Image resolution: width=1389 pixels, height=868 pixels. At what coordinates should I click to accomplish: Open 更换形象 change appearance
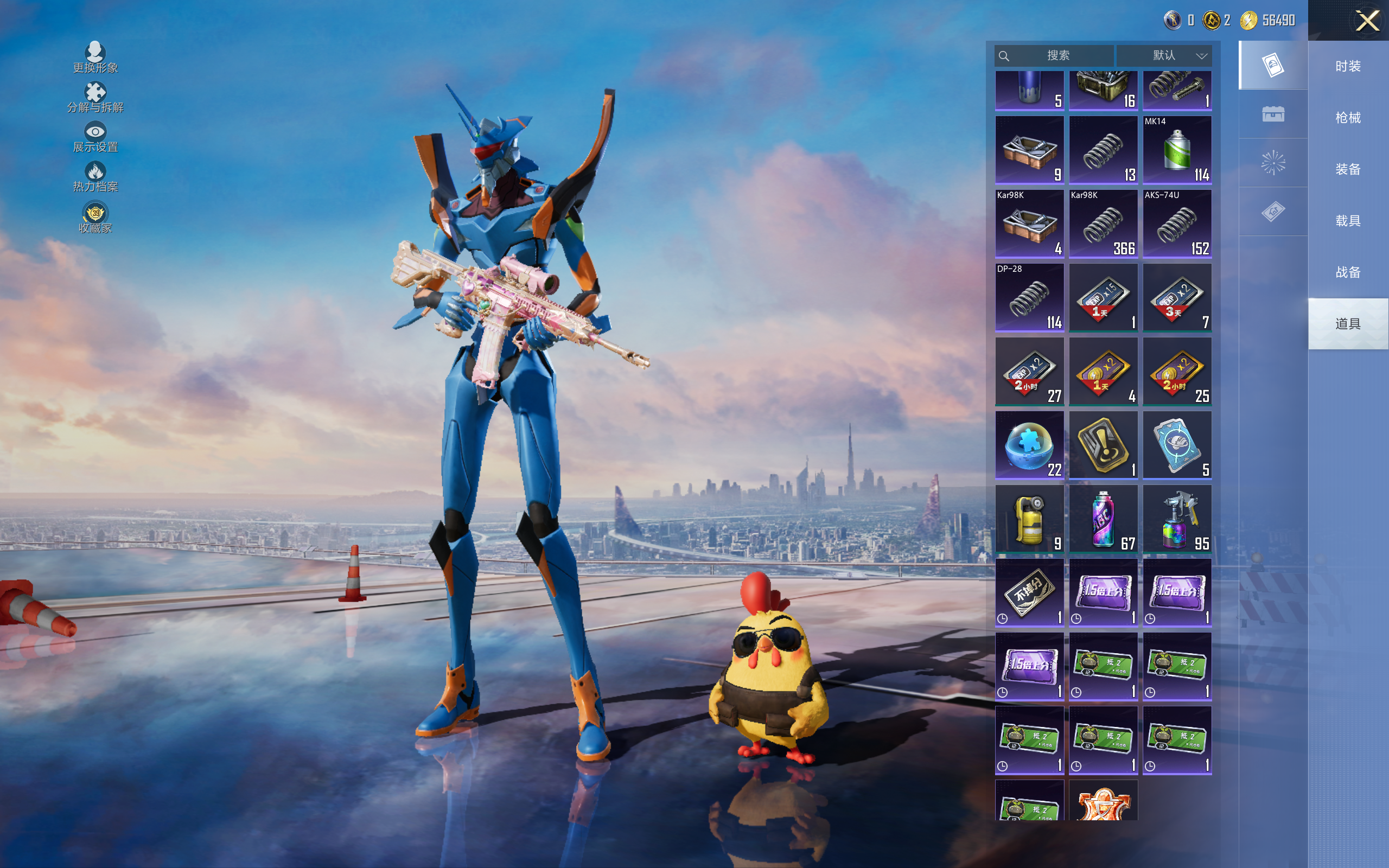pos(95,58)
